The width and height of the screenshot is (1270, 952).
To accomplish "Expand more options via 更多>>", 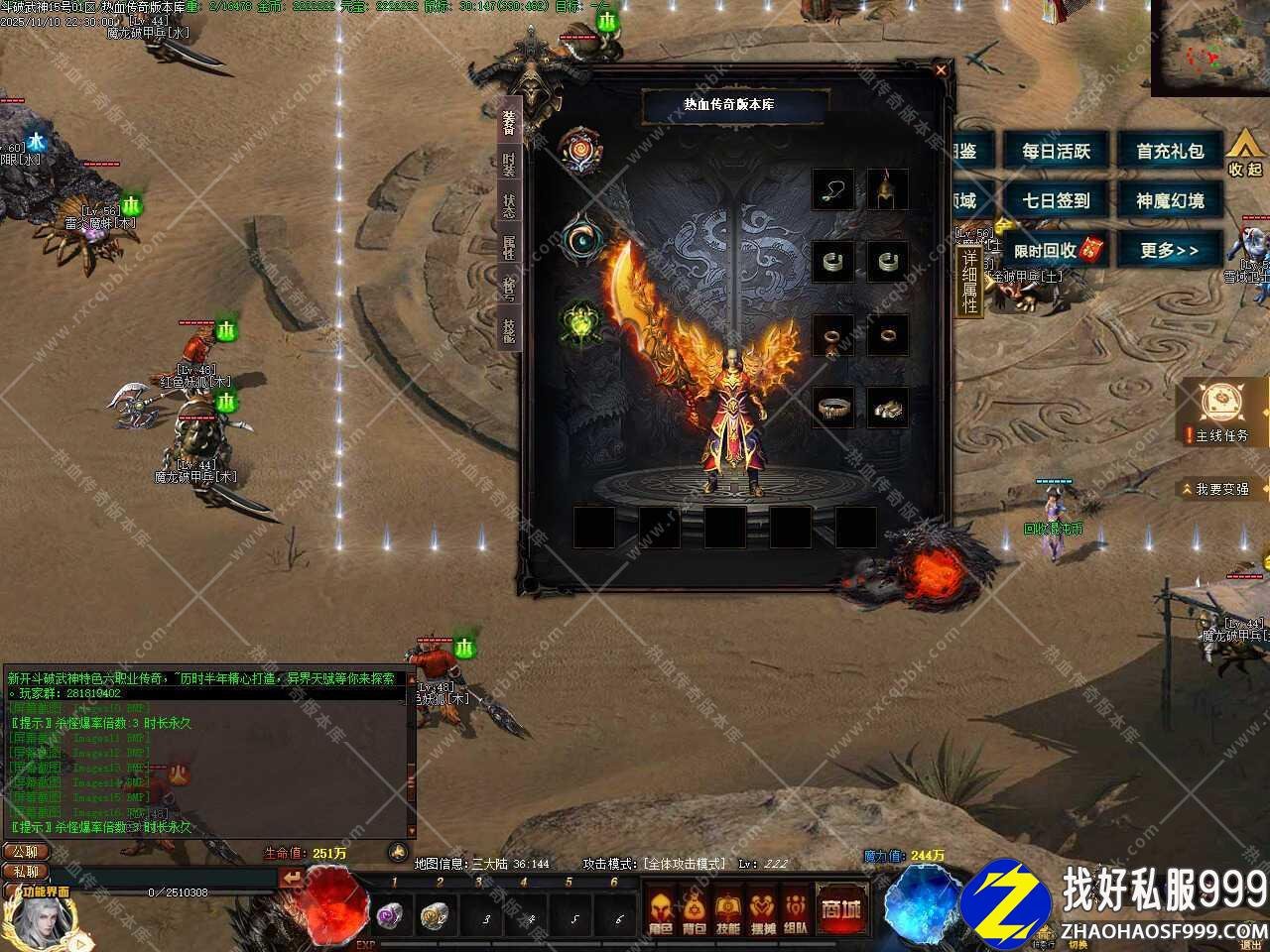I will (1171, 251).
